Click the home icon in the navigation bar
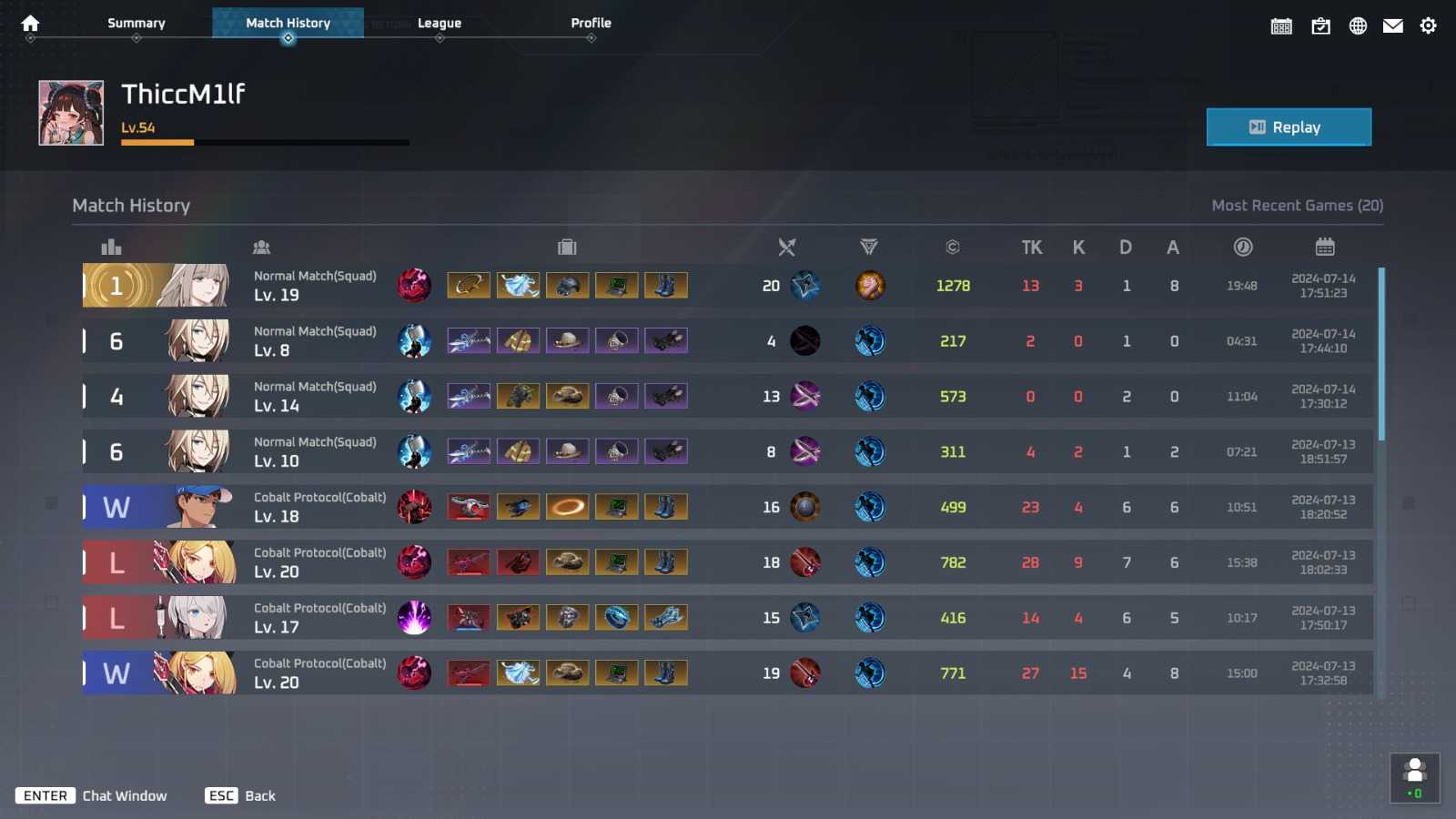Image resolution: width=1456 pixels, height=819 pixels. (x=30, y=23)
